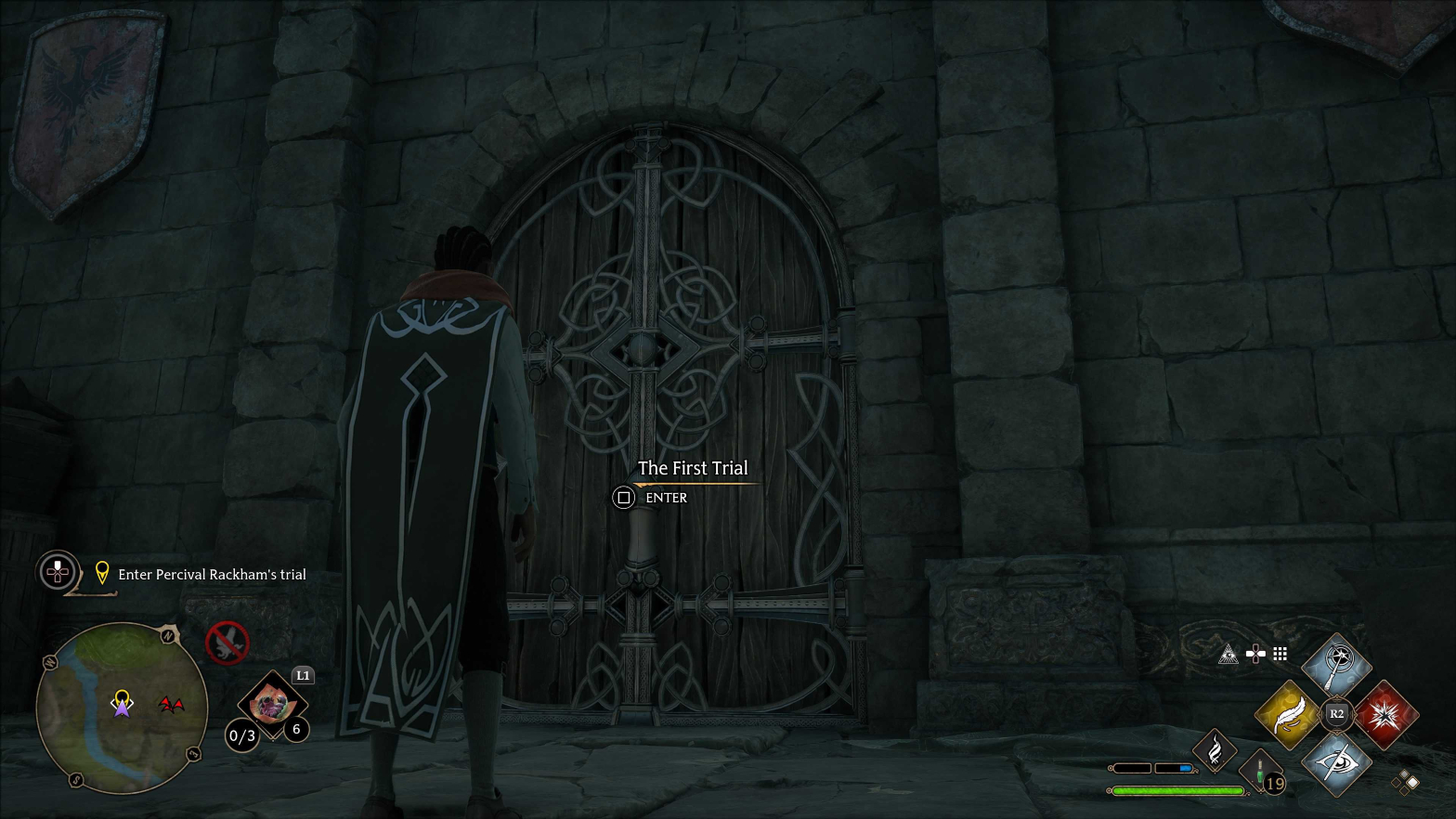Image resolution: width=1456 pixels, height=819 pixels.
Task: Use the Disillusionment crossed-eye spell
Action: coord(1336,763)
